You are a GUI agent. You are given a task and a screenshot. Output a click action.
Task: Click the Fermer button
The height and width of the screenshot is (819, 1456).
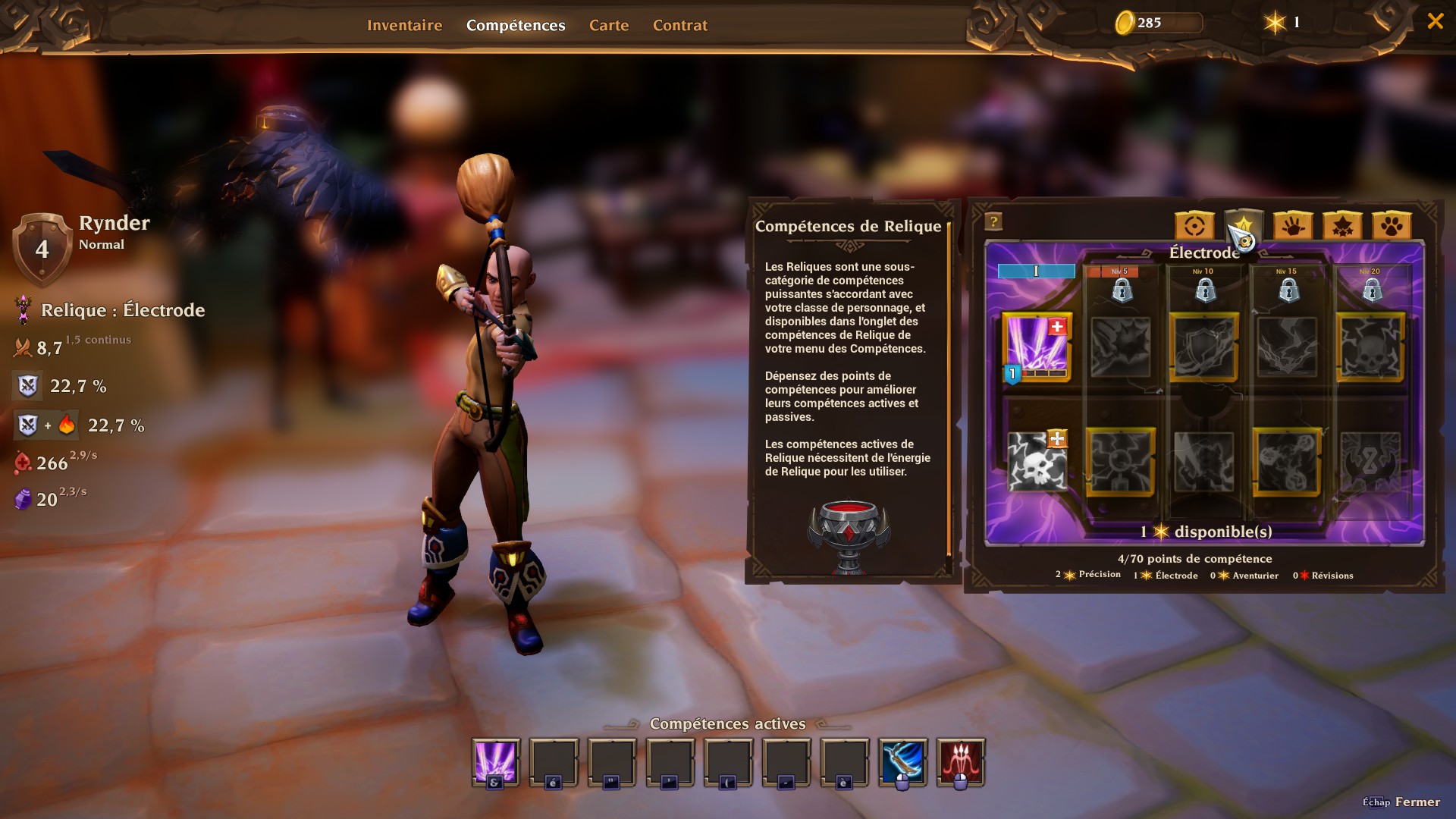click(x=1417, y=802)
